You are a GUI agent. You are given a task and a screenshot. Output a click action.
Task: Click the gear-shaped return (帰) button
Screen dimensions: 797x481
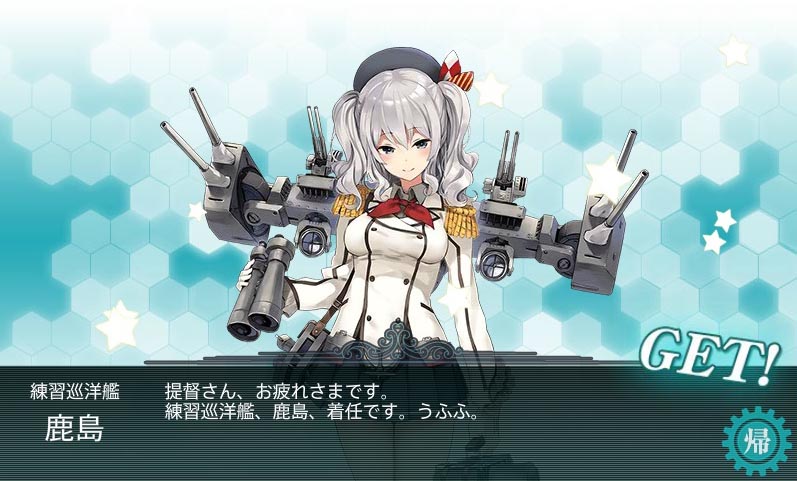pos(755,437)
